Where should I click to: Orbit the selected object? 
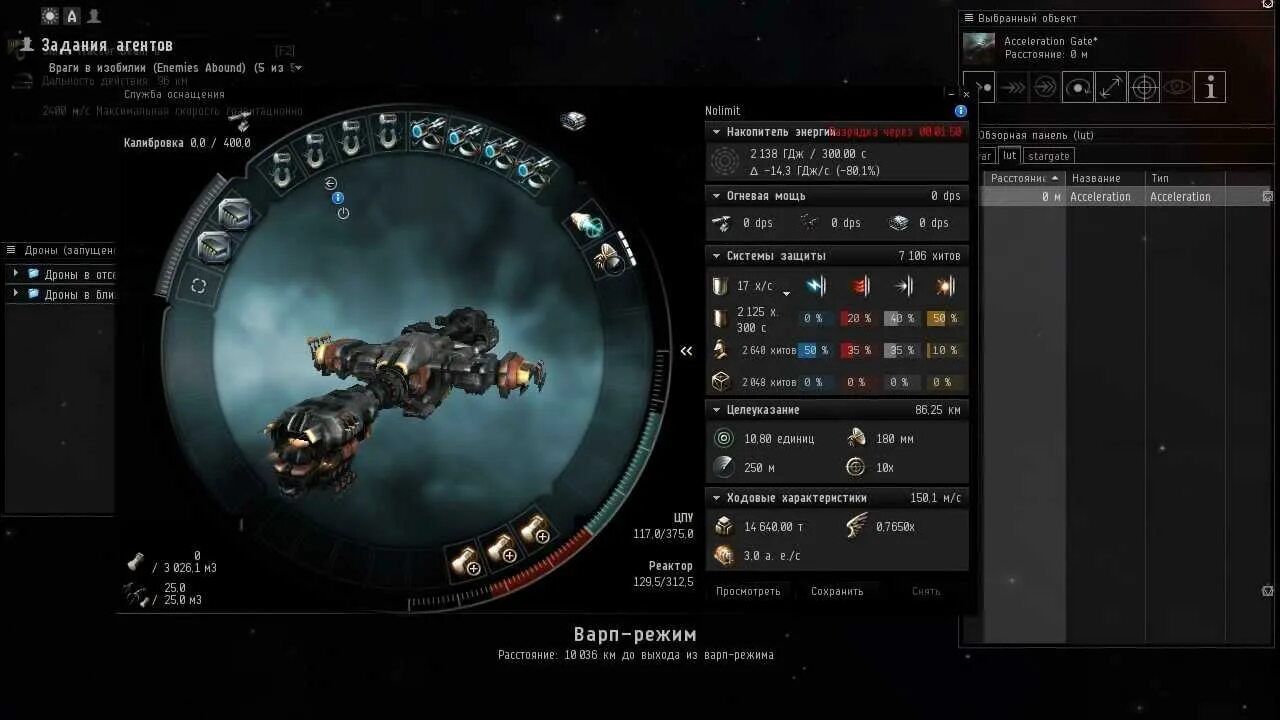pyautogui.click(x=1077, y=88)
